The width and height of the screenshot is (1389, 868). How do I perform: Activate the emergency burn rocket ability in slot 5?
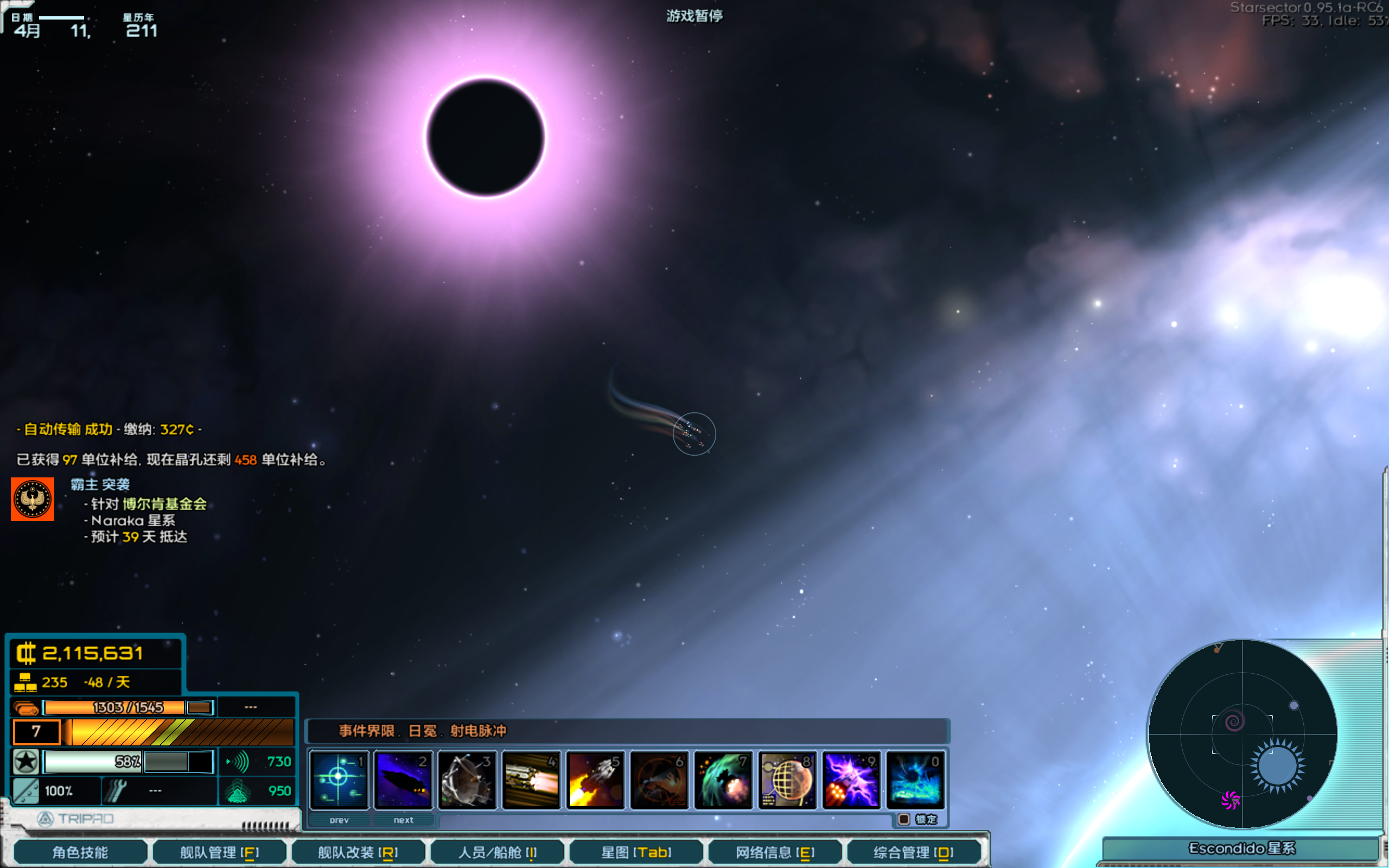click(595, 779)
